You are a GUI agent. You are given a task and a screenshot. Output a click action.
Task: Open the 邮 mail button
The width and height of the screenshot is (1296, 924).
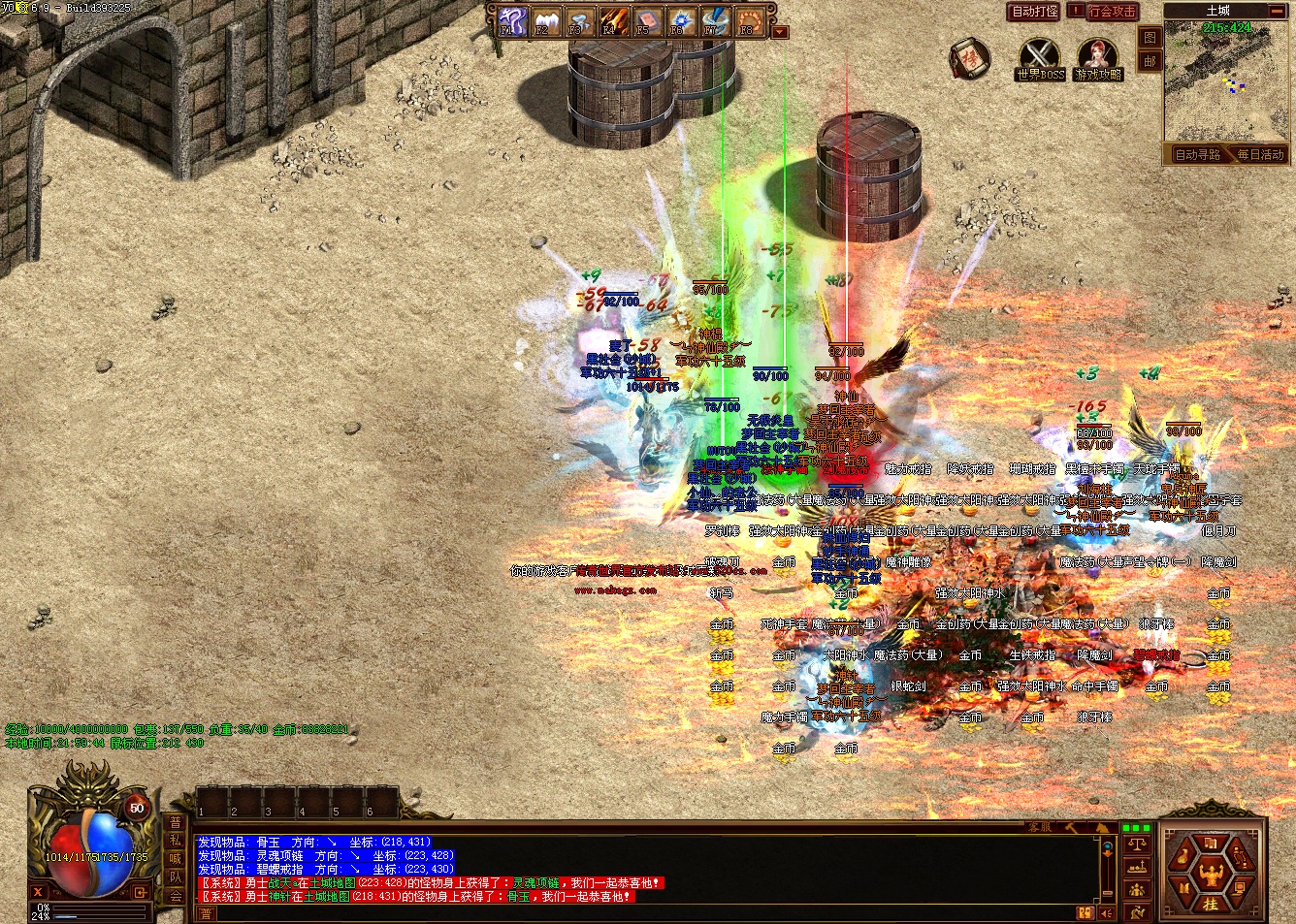point(1150,60)
